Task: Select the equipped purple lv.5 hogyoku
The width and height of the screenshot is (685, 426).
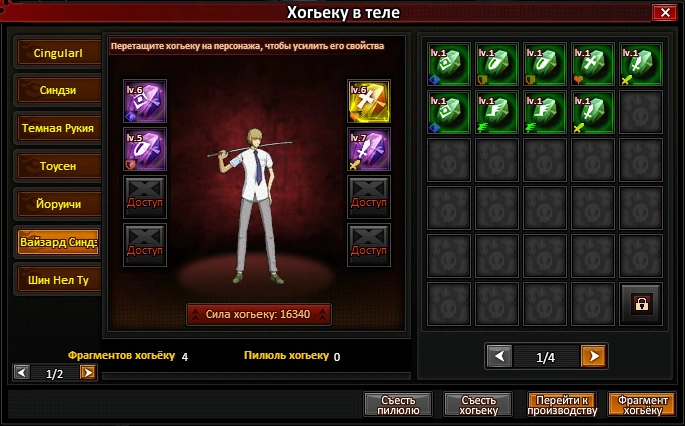Action: pos(144,149)
